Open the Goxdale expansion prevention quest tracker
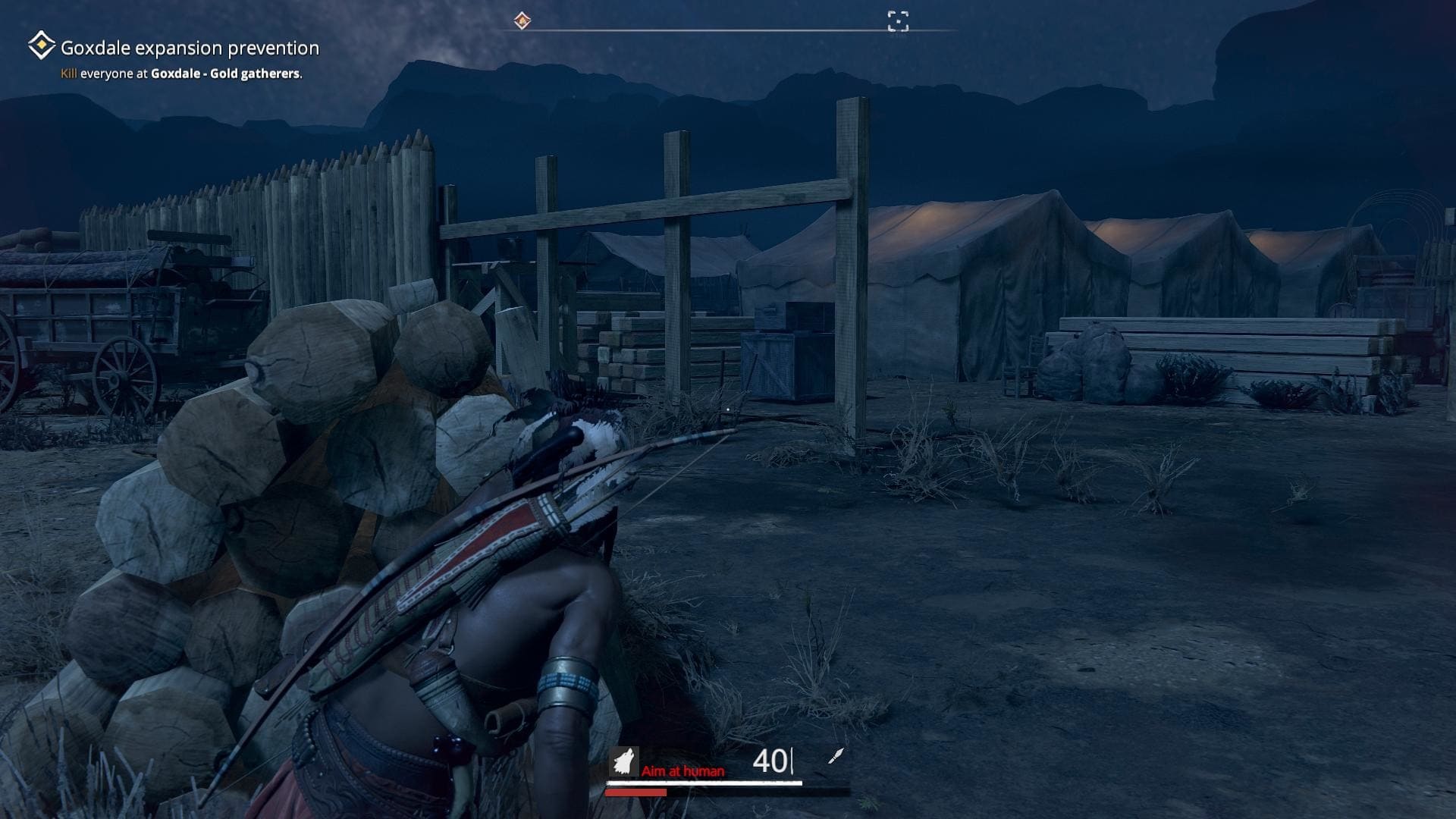The width and height of the screenshot is (1456, 819). 190,49
